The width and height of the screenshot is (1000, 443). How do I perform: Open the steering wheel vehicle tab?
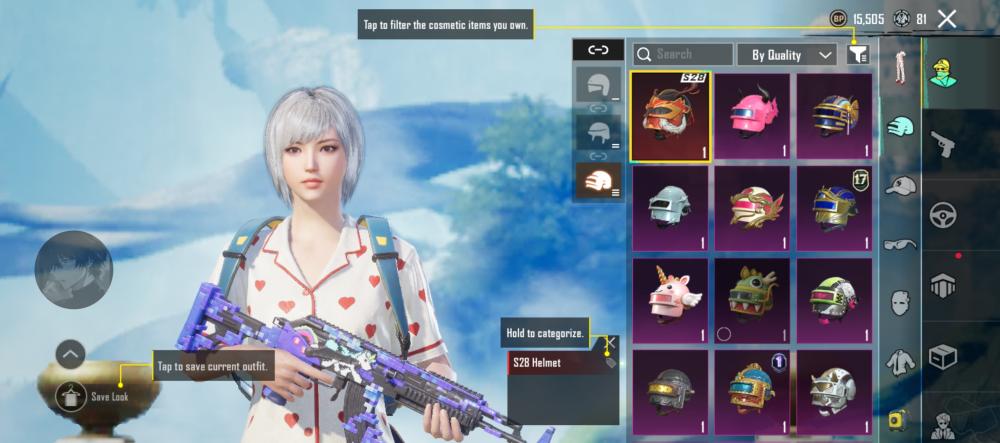coord(943,214)
